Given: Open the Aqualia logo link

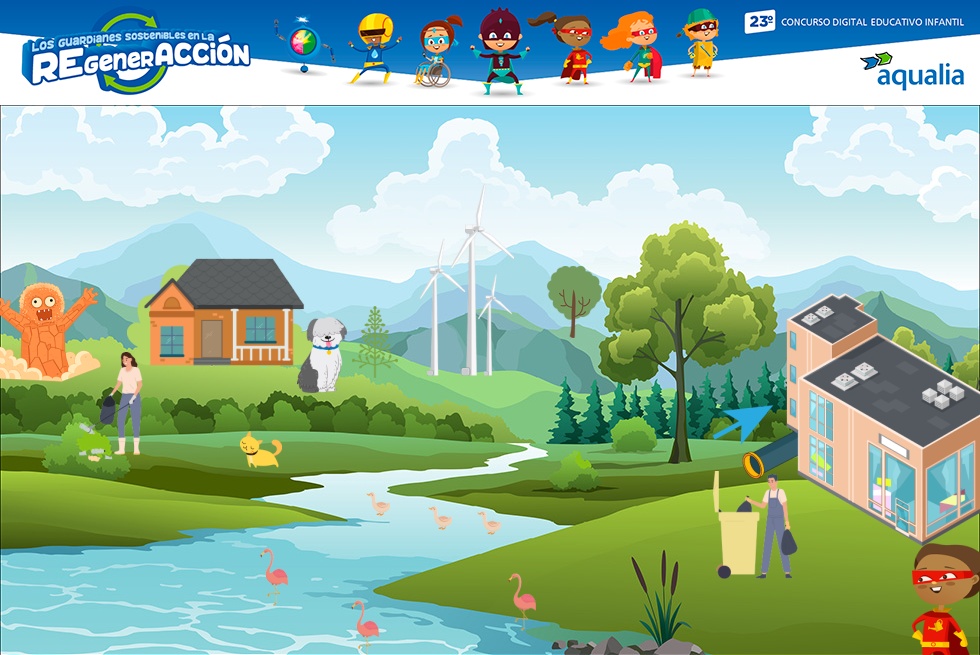Looking at the screenshot, I should (x=912, y=70).
